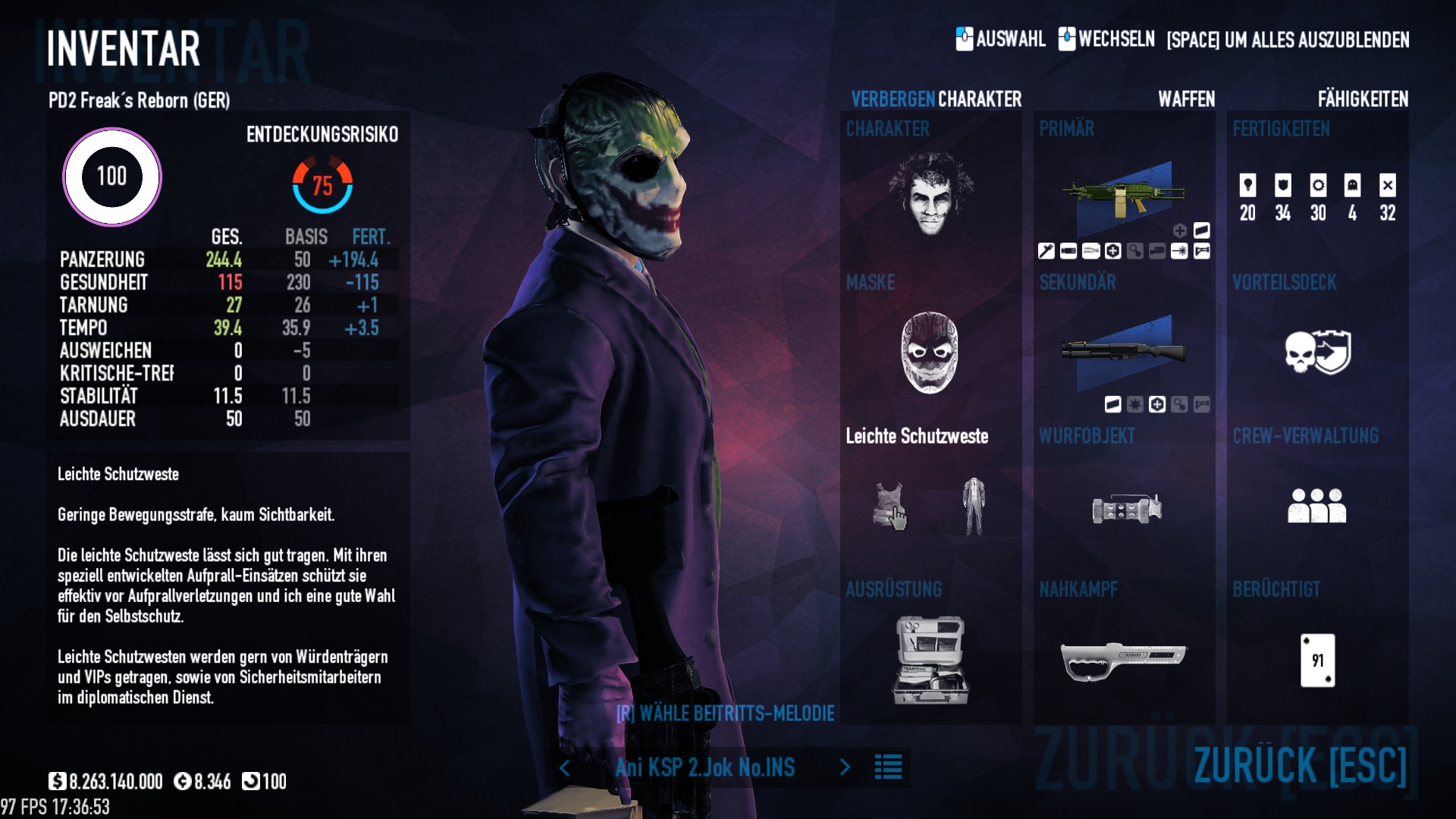Screen dimensions: 1456x819
Task: Select the suit outfit icon
Action: pos(974,506)
